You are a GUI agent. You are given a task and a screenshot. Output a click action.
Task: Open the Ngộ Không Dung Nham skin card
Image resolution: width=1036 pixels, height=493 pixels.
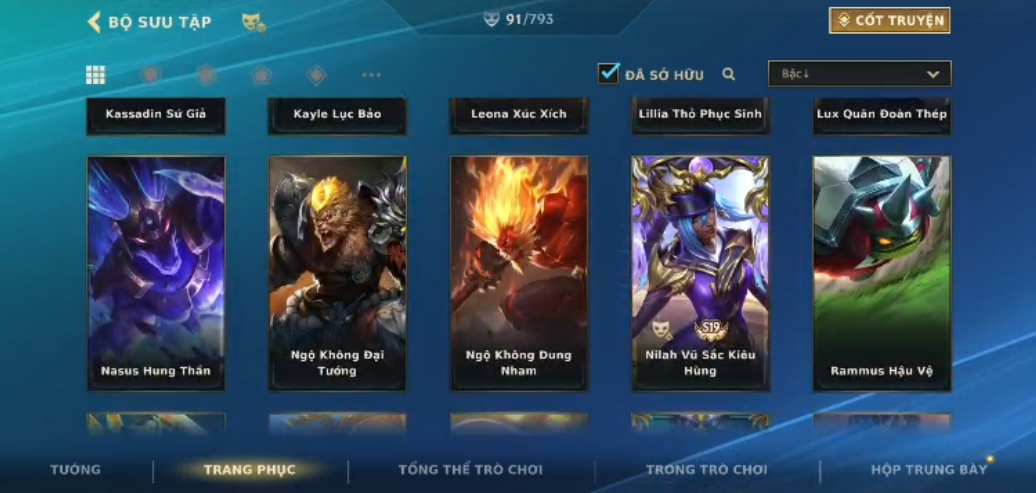519,273
